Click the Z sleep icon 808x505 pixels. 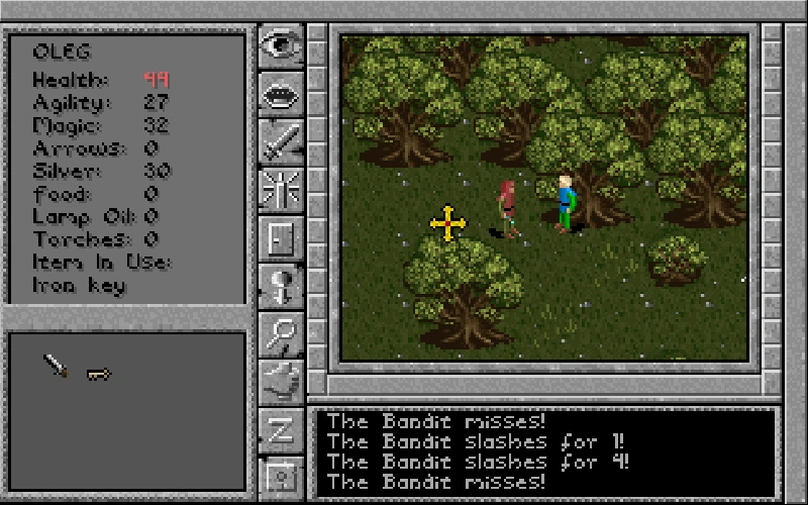pos(281,430)
